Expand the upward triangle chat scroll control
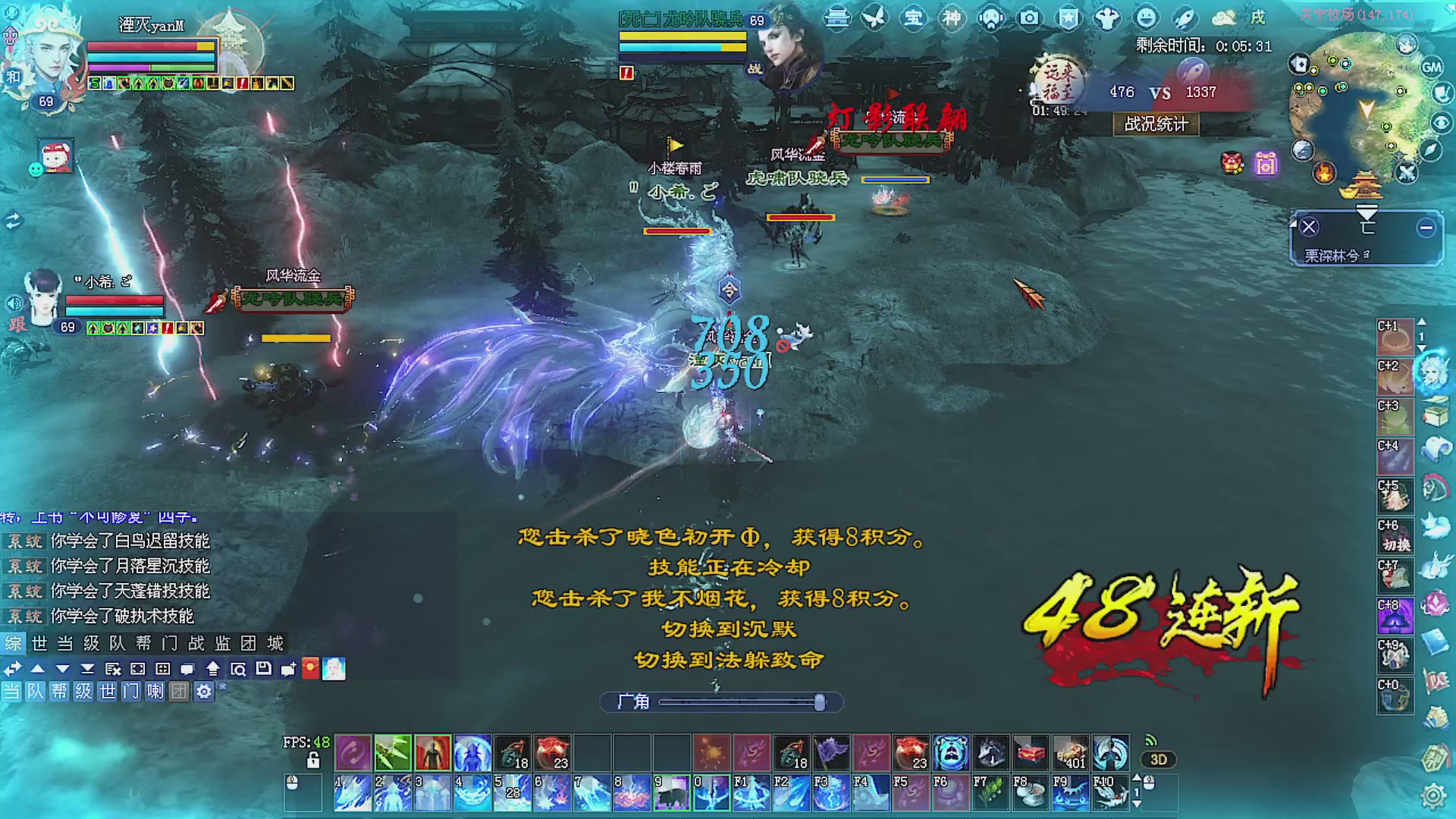 [36, 670]
